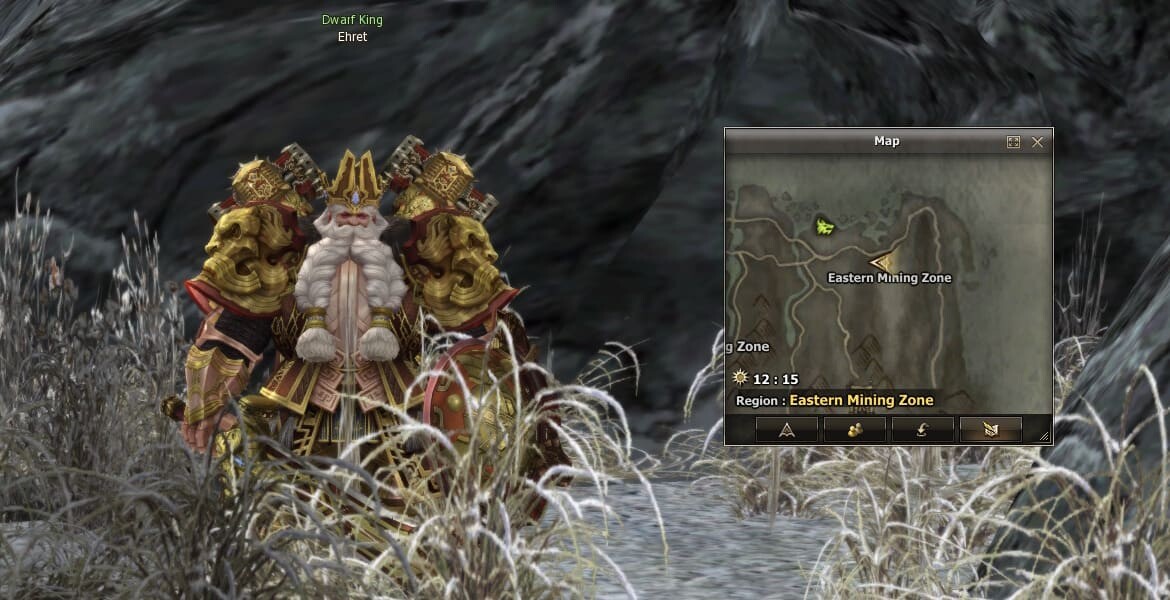Close the Map window
The height and width of the screenshot is (600, 1170).
coord(1037,142)
